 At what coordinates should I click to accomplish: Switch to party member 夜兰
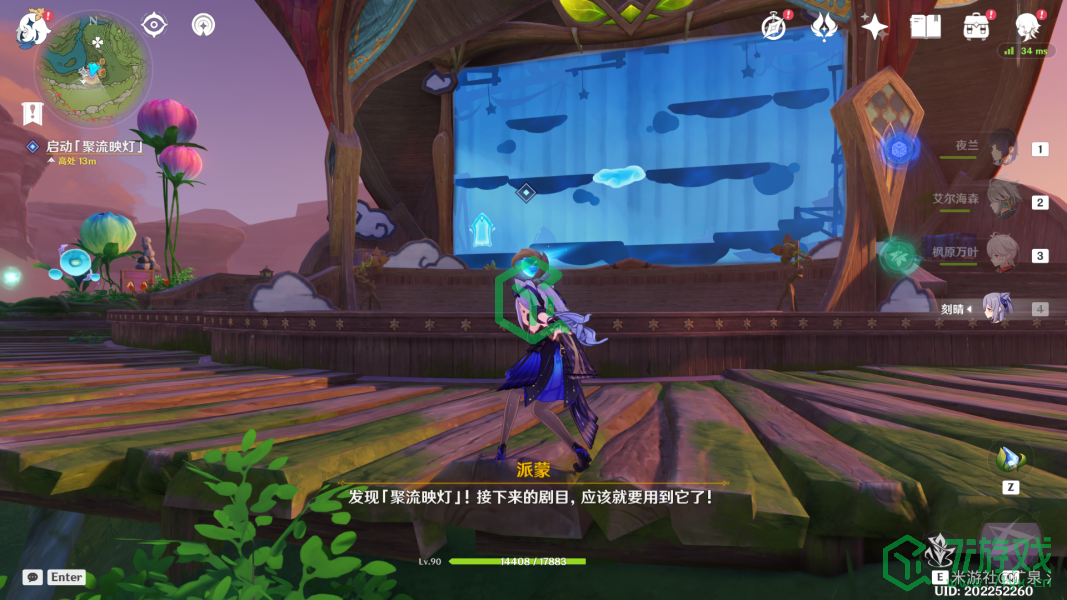tap(1001, 148)
